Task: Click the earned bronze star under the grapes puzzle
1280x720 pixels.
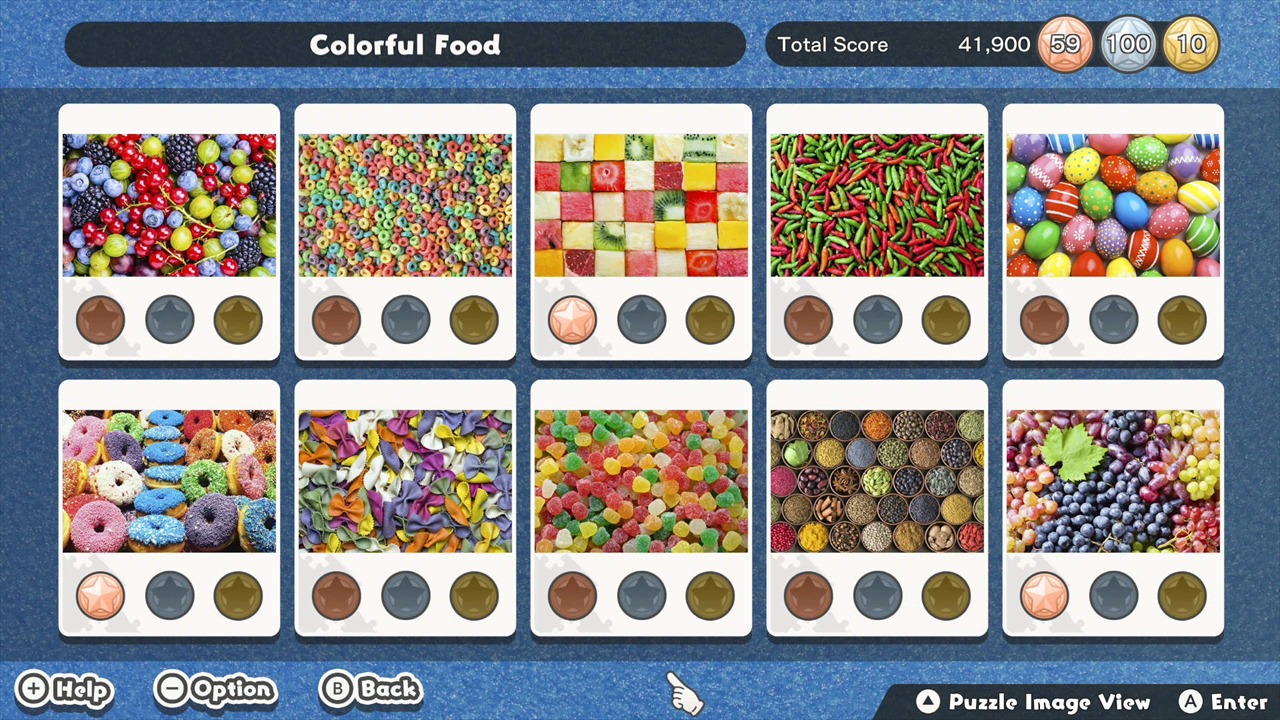Action: pos(1045,594)
